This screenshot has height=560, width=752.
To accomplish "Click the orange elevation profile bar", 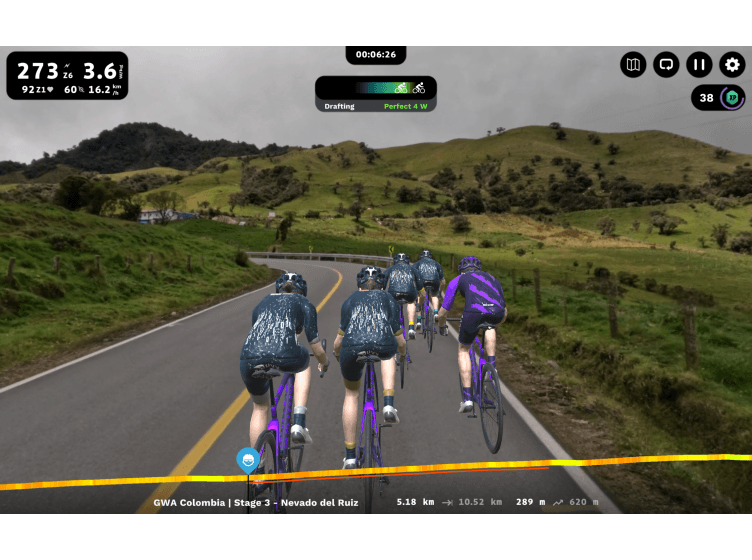I will [x=500, y=468].
